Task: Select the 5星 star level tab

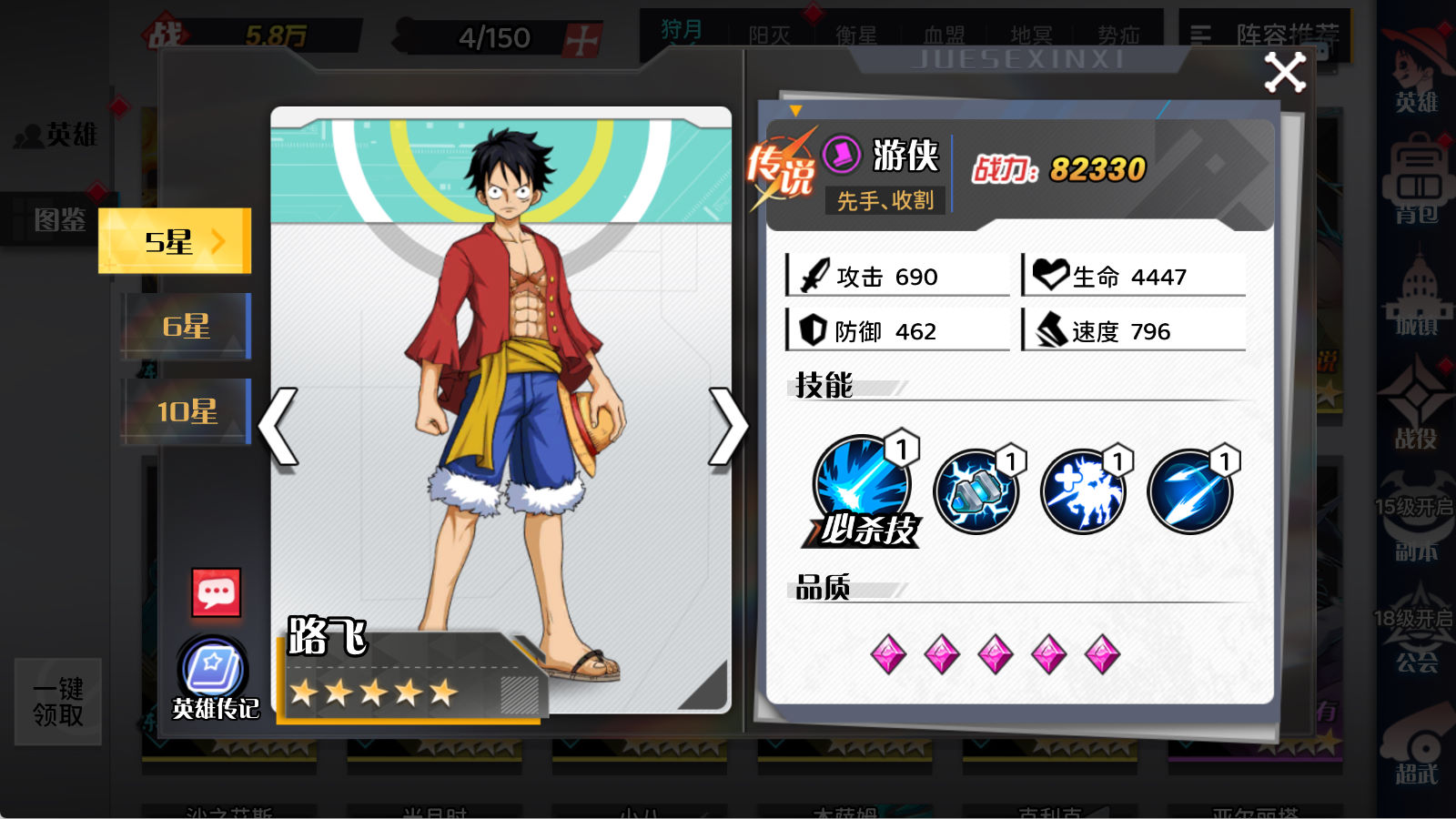Action: [174, 241]
